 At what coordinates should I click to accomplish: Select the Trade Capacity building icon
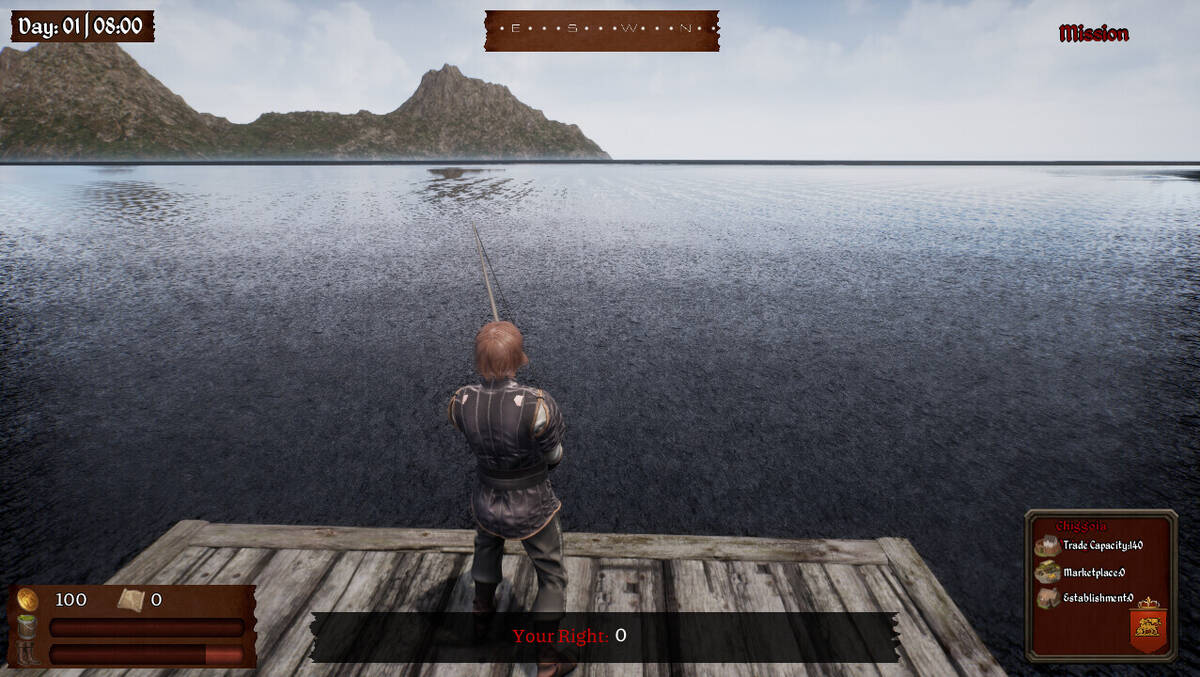[1047, 546]
